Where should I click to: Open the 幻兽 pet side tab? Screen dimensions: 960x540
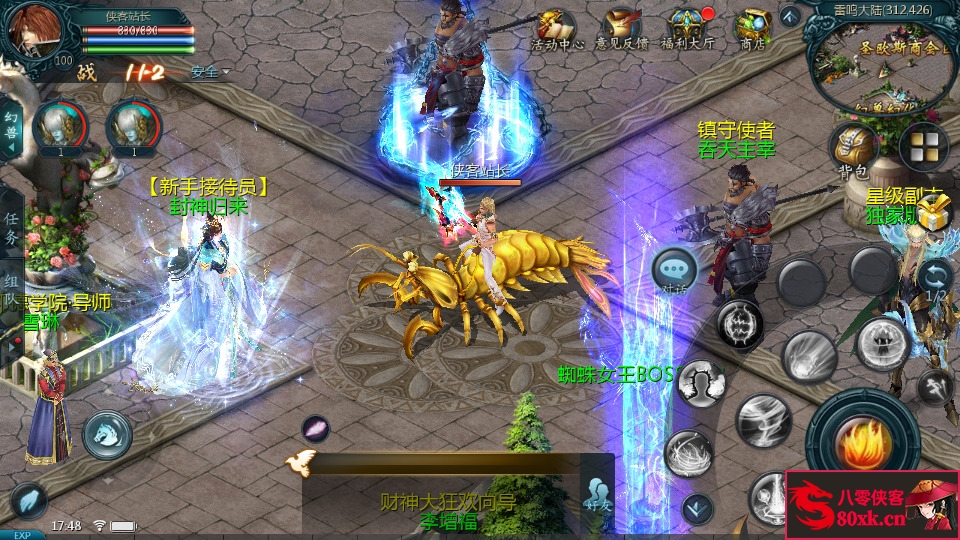click(11, 127)
